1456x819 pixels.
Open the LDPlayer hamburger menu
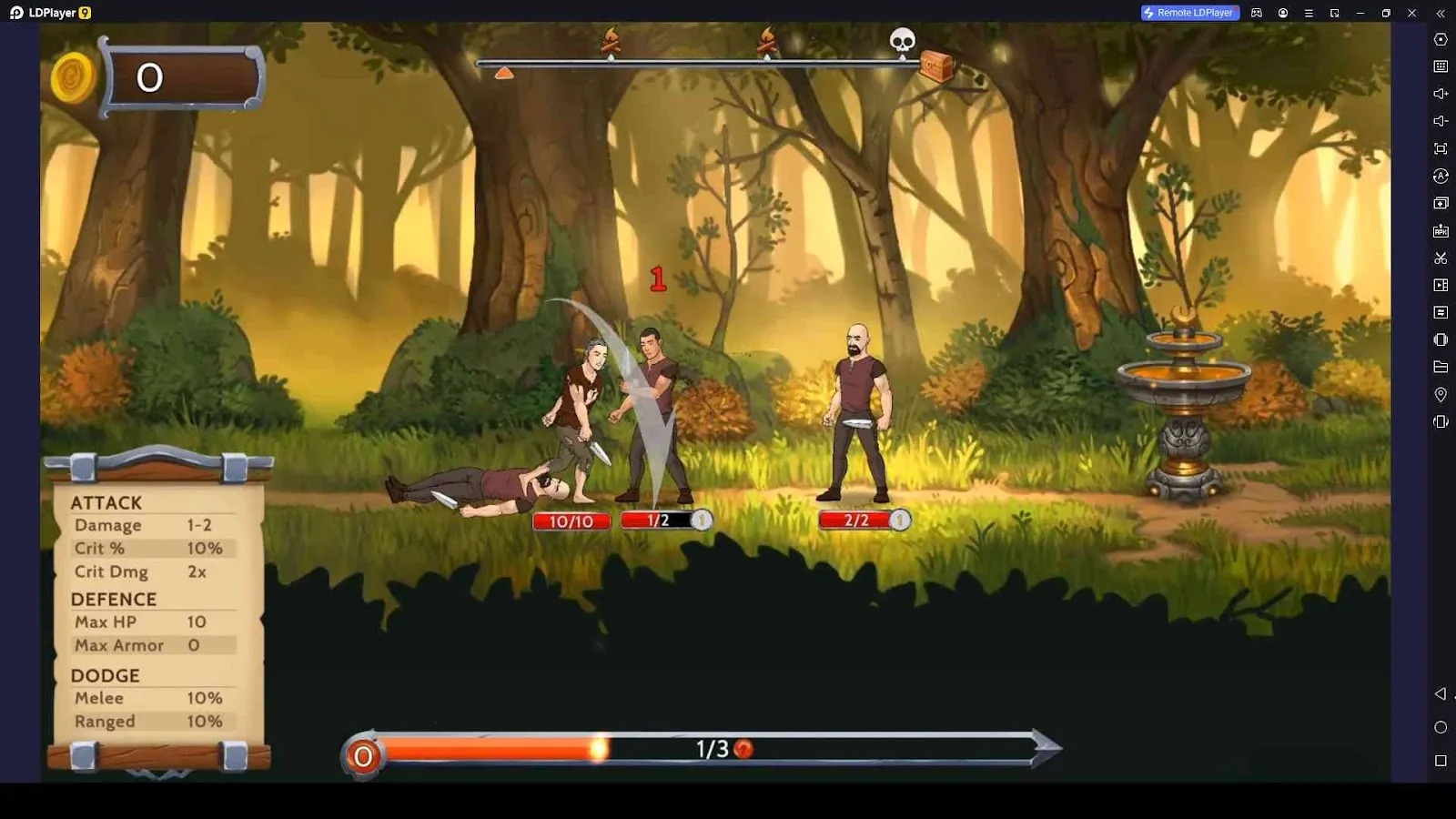pyautogui.click(x=1309, y=13)
